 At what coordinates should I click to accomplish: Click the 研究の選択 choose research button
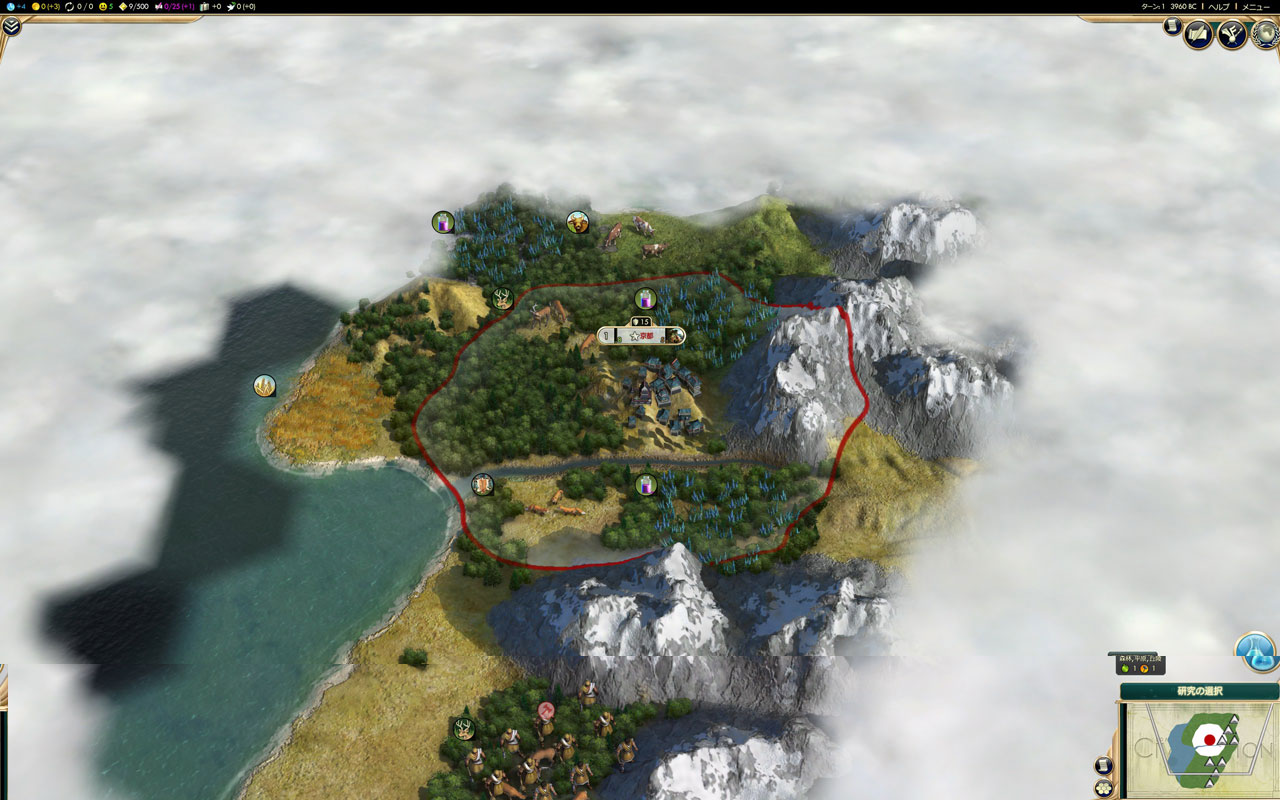click(x=1199, y=691)
